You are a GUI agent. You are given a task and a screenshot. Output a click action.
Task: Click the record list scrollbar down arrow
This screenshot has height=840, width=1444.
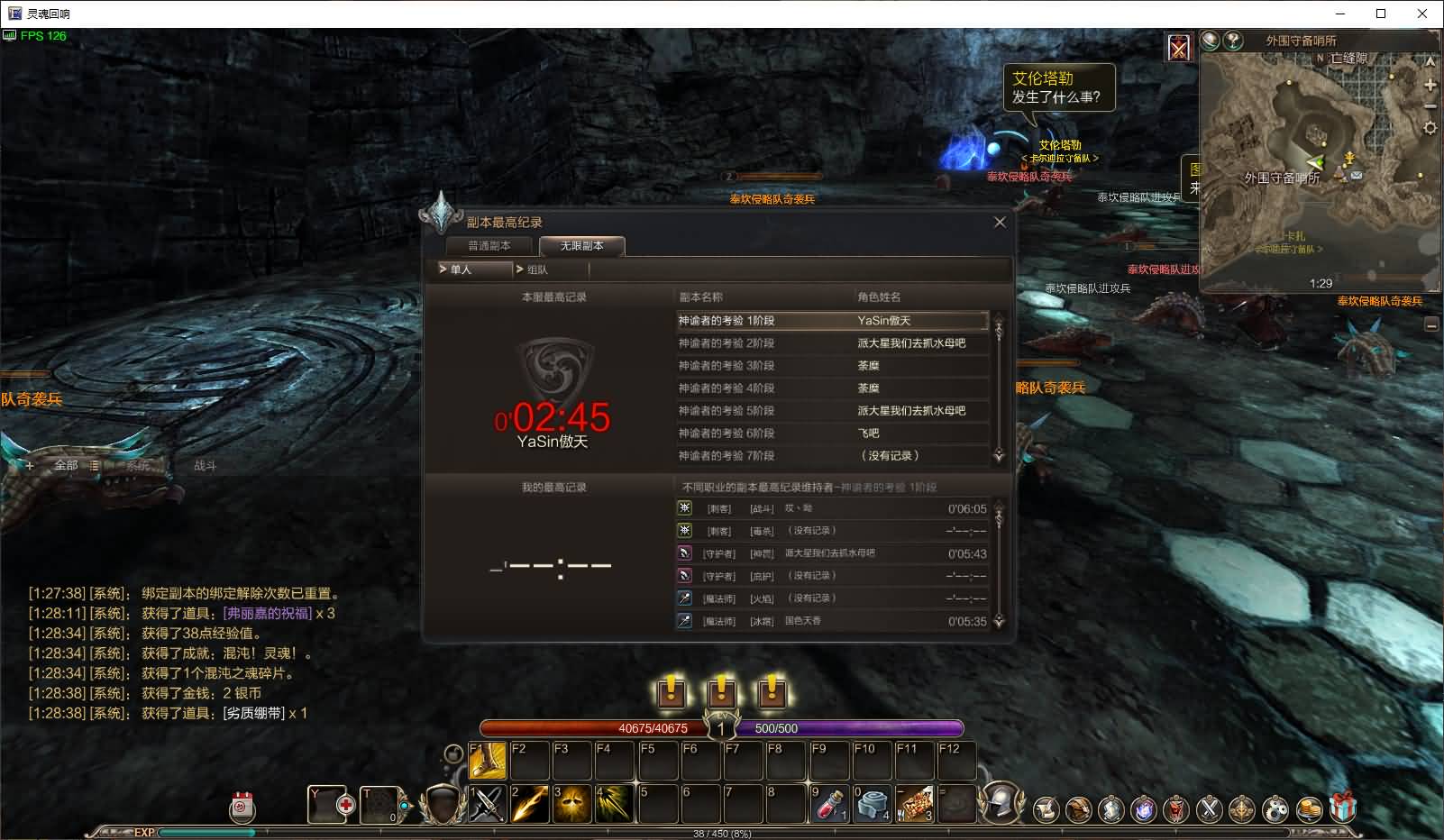coord(997,456)
